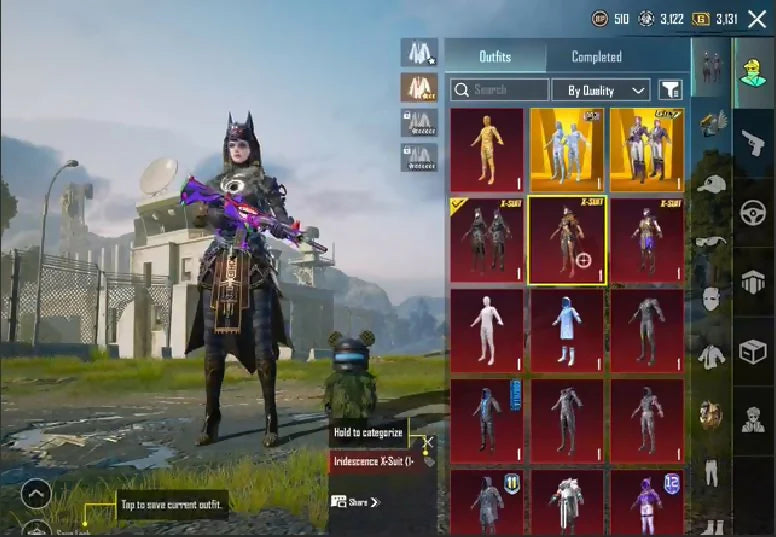
Task: Choose the light blue hooded outfit
Action: click(x=567, y=331)
